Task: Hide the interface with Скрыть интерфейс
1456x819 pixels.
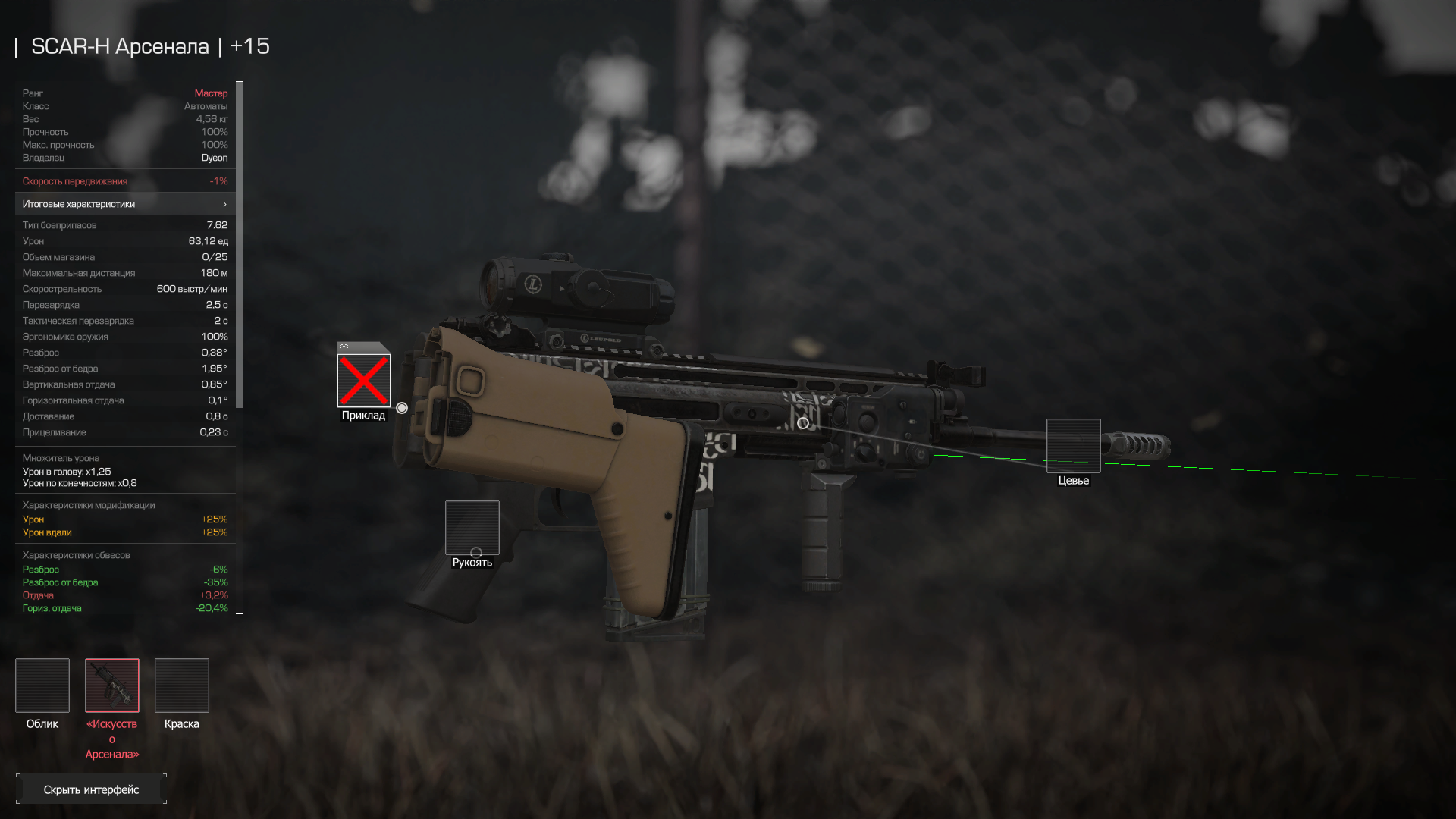Action: tap(91, 789)
